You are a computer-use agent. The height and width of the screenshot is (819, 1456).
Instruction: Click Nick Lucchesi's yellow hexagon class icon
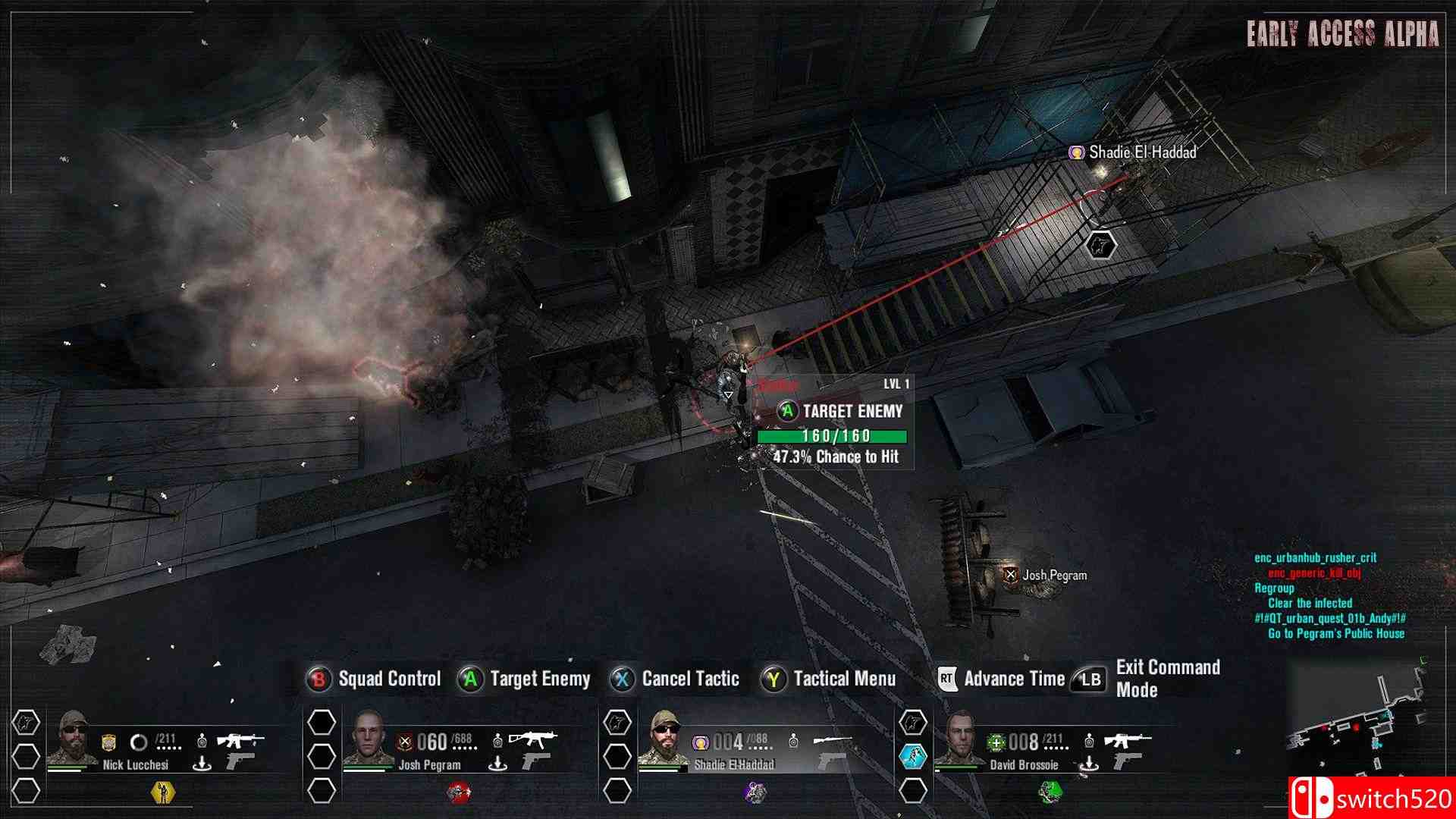click(x=162, y=792)
